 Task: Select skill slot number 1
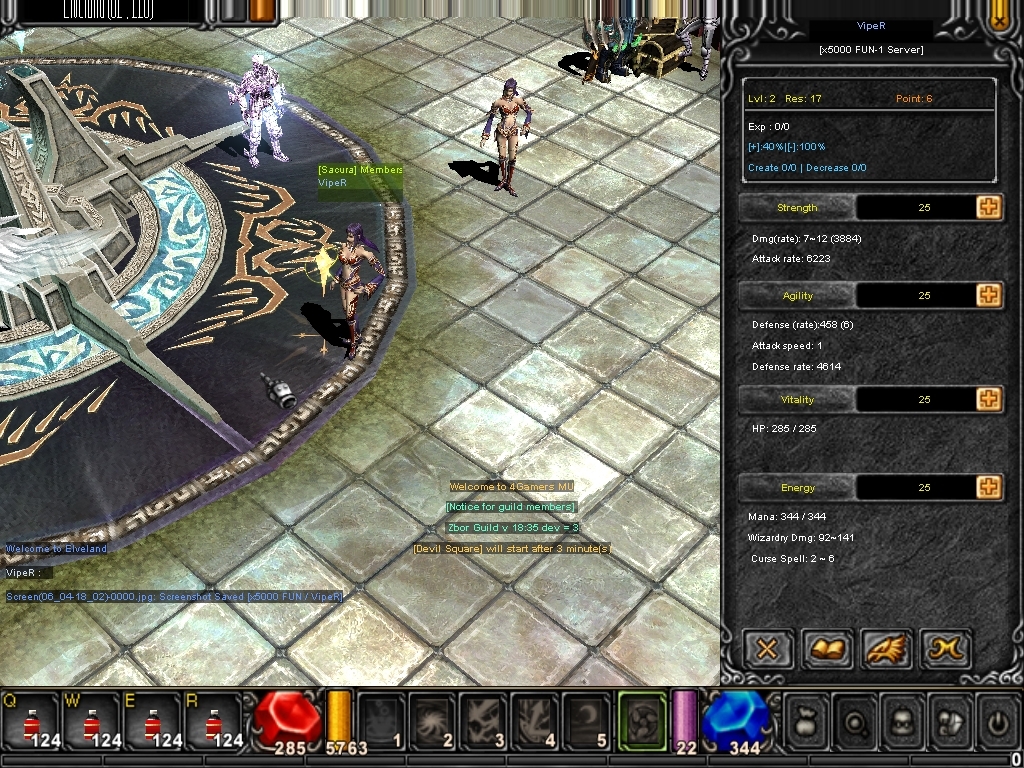[x=382, y=720]
